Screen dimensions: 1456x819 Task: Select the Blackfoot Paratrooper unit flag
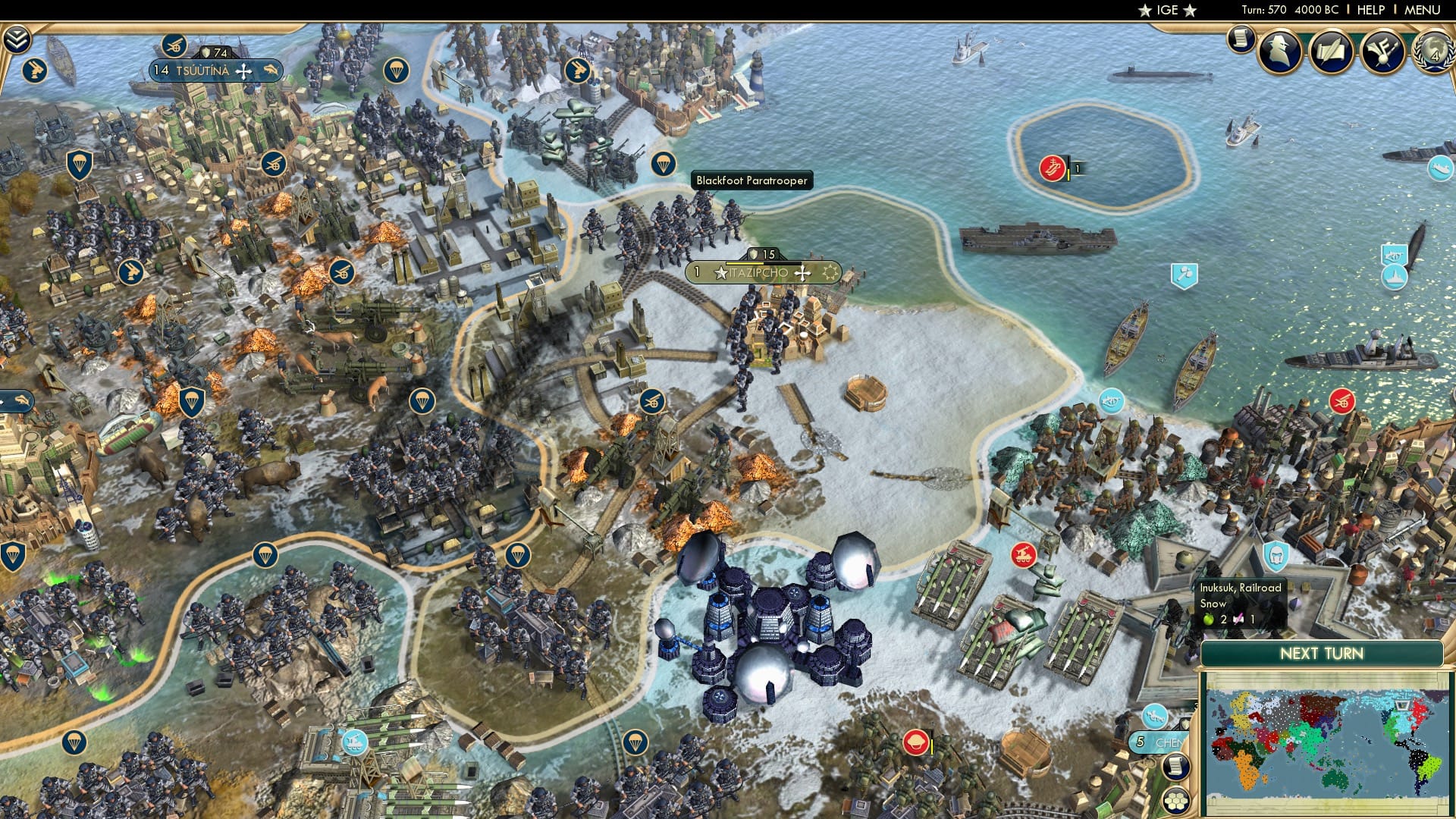click(664, 163)
